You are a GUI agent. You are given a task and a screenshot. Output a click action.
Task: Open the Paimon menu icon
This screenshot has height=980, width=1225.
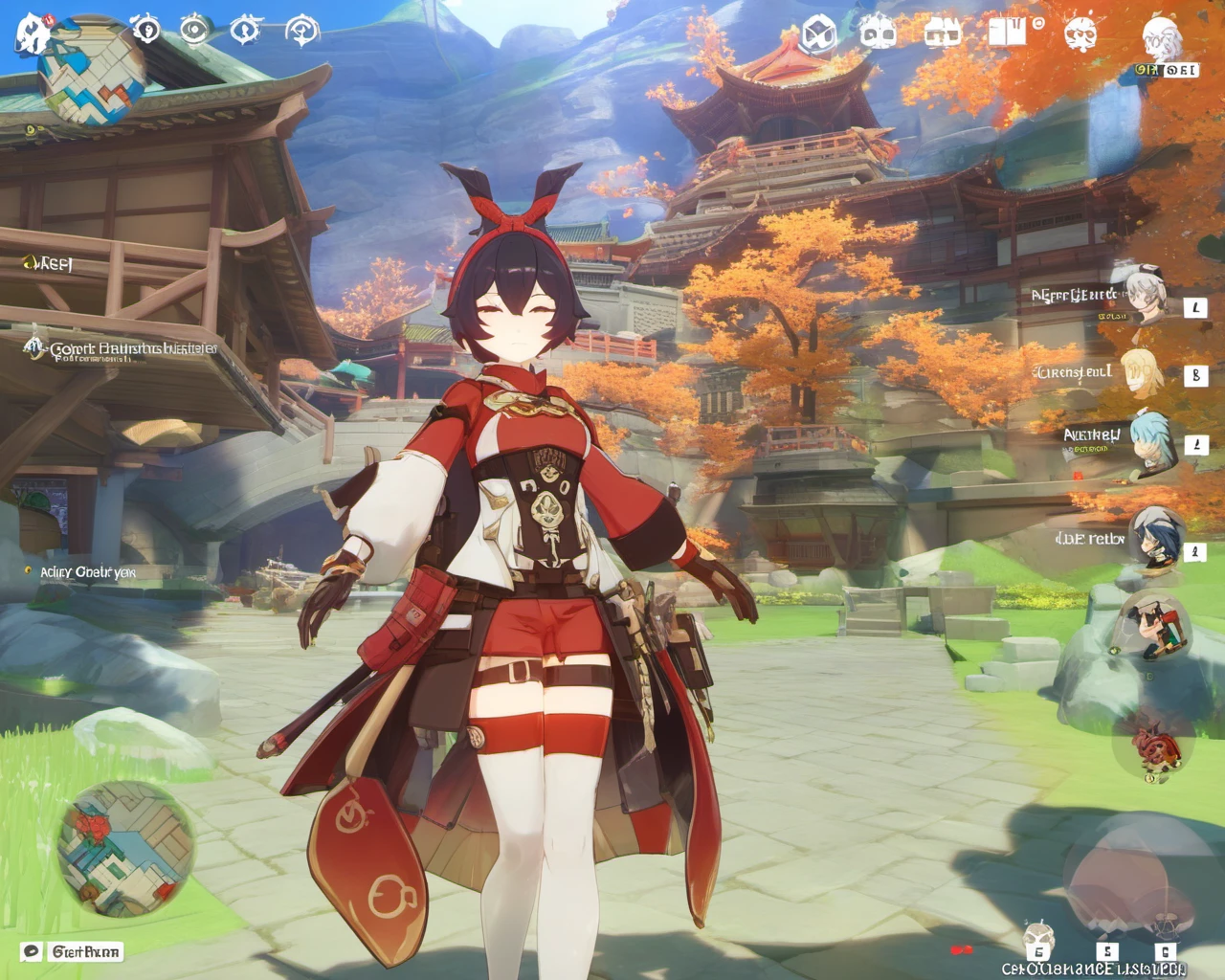[x=33, y=33]
